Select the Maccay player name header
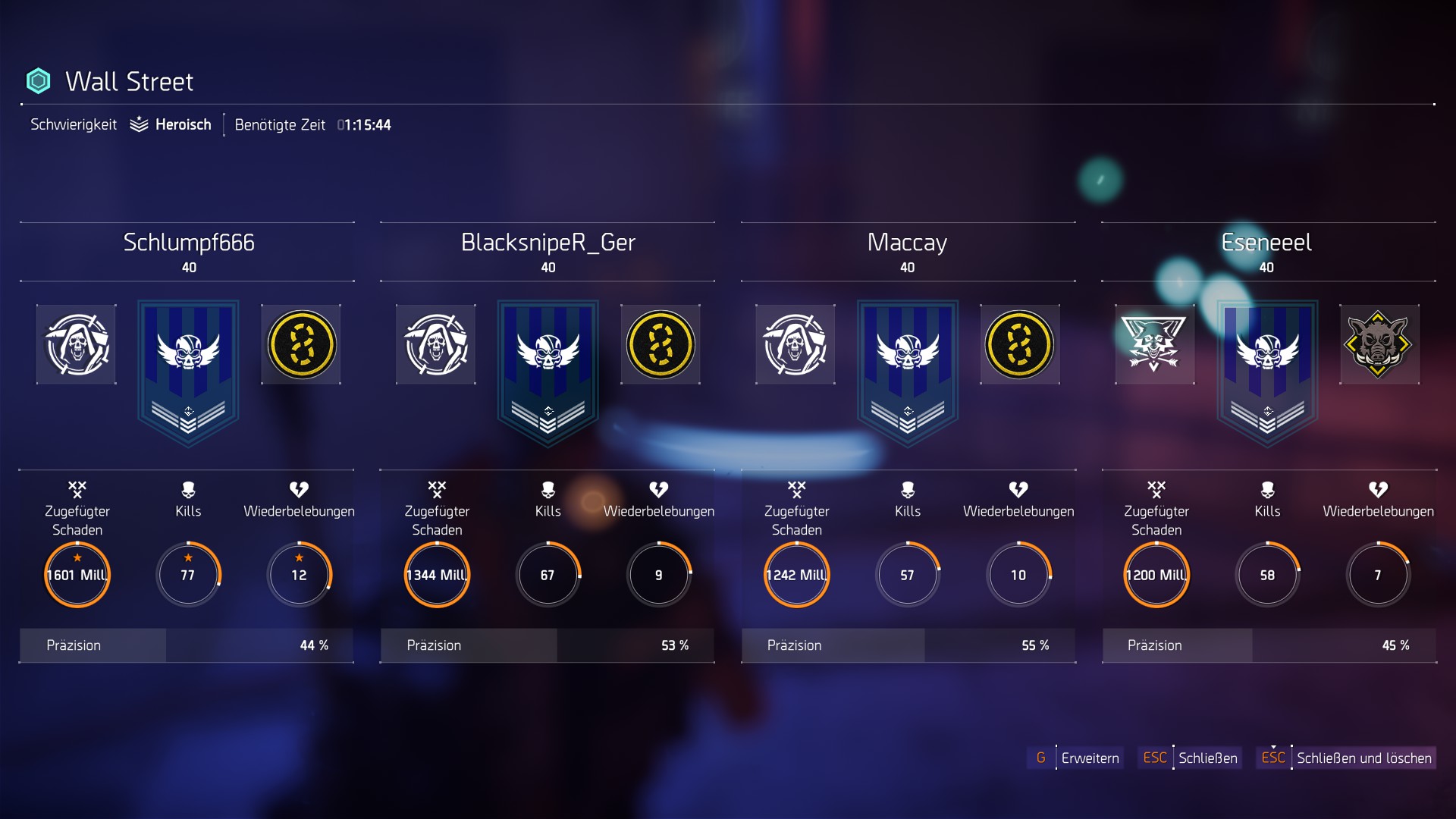1456x819 pixels. point(907,243)
